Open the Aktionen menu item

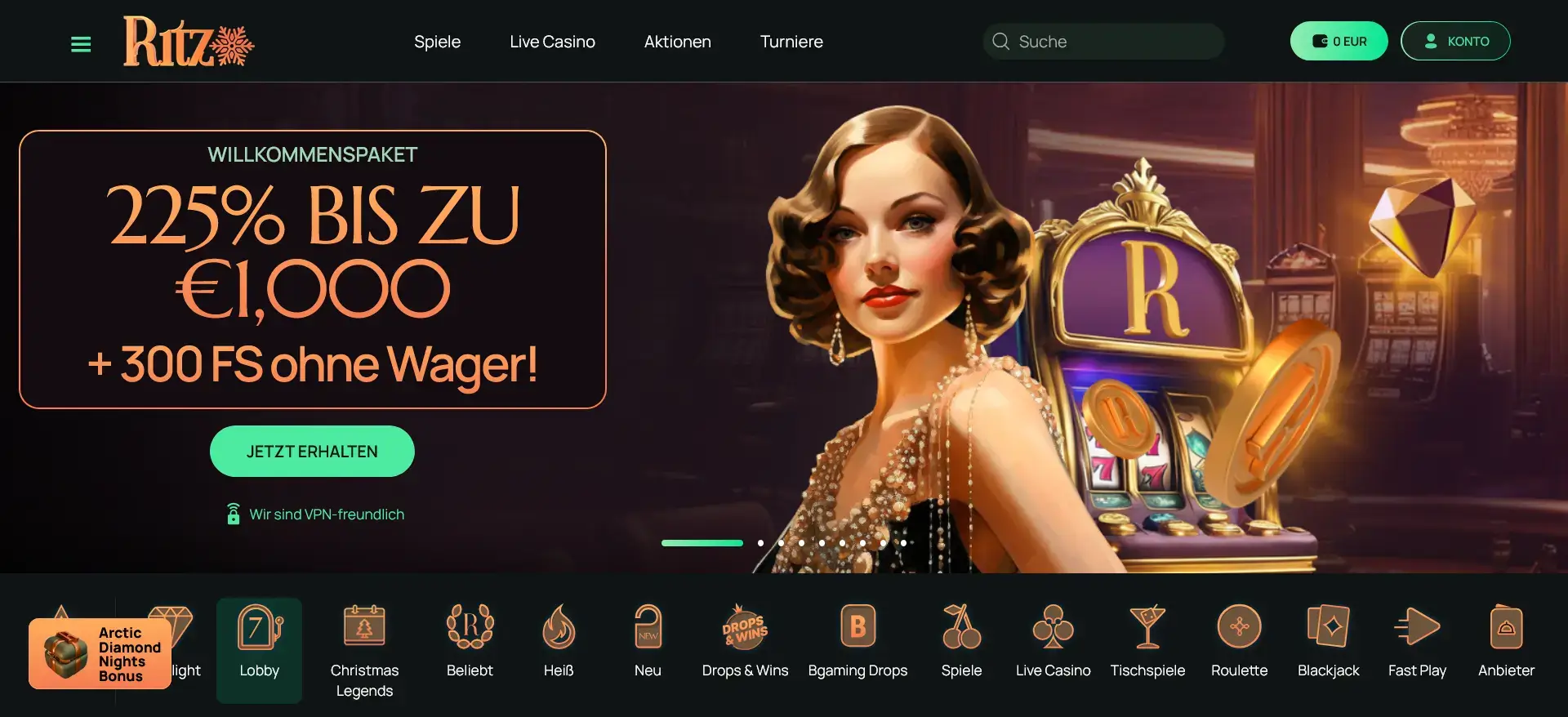(x=677, y=41)
